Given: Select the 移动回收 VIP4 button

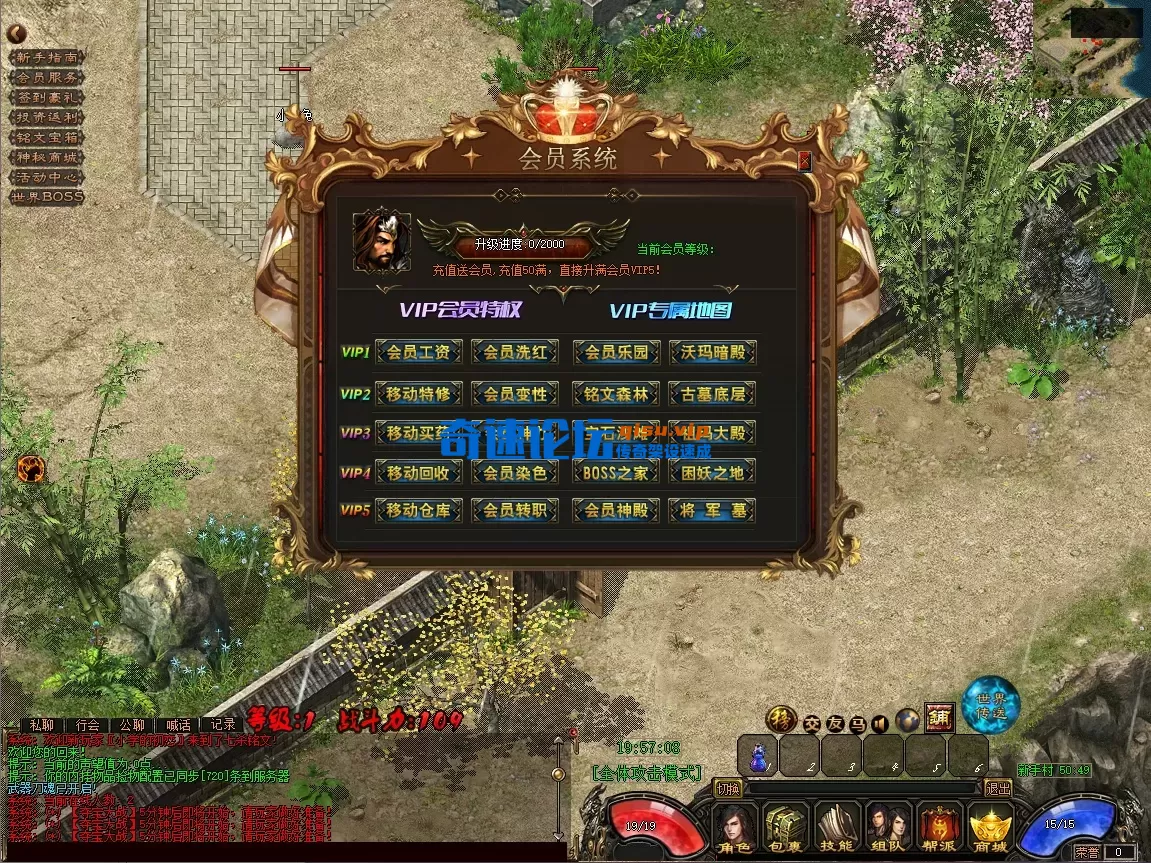Looking at the screenshot, I should (418, 472).
